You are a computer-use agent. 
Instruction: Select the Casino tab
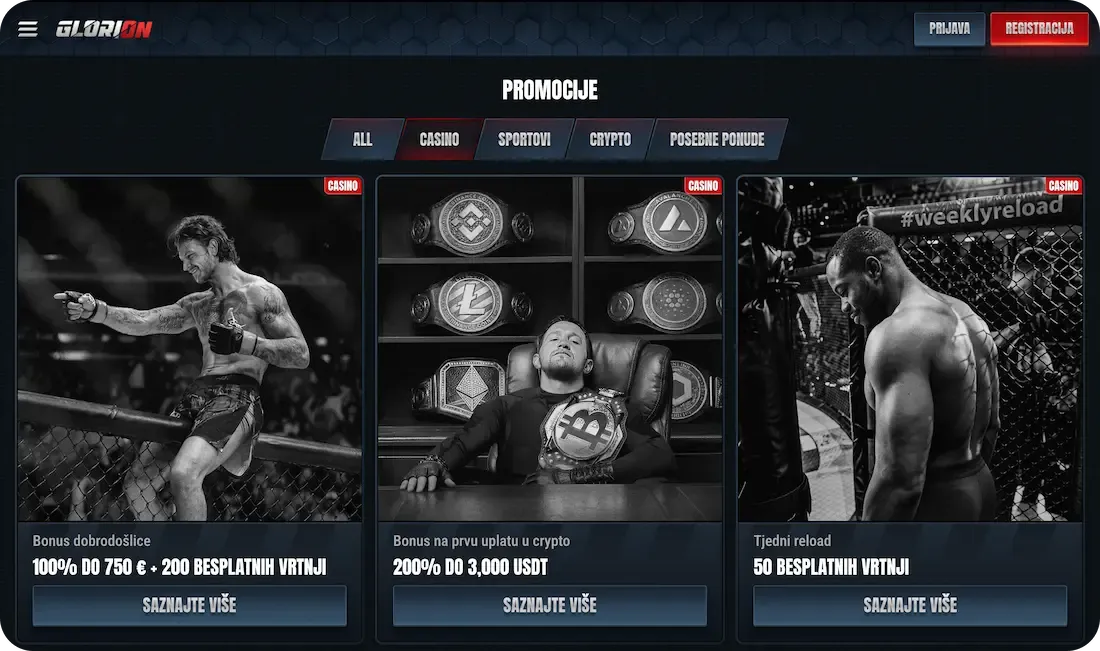[x=439, y=140]
